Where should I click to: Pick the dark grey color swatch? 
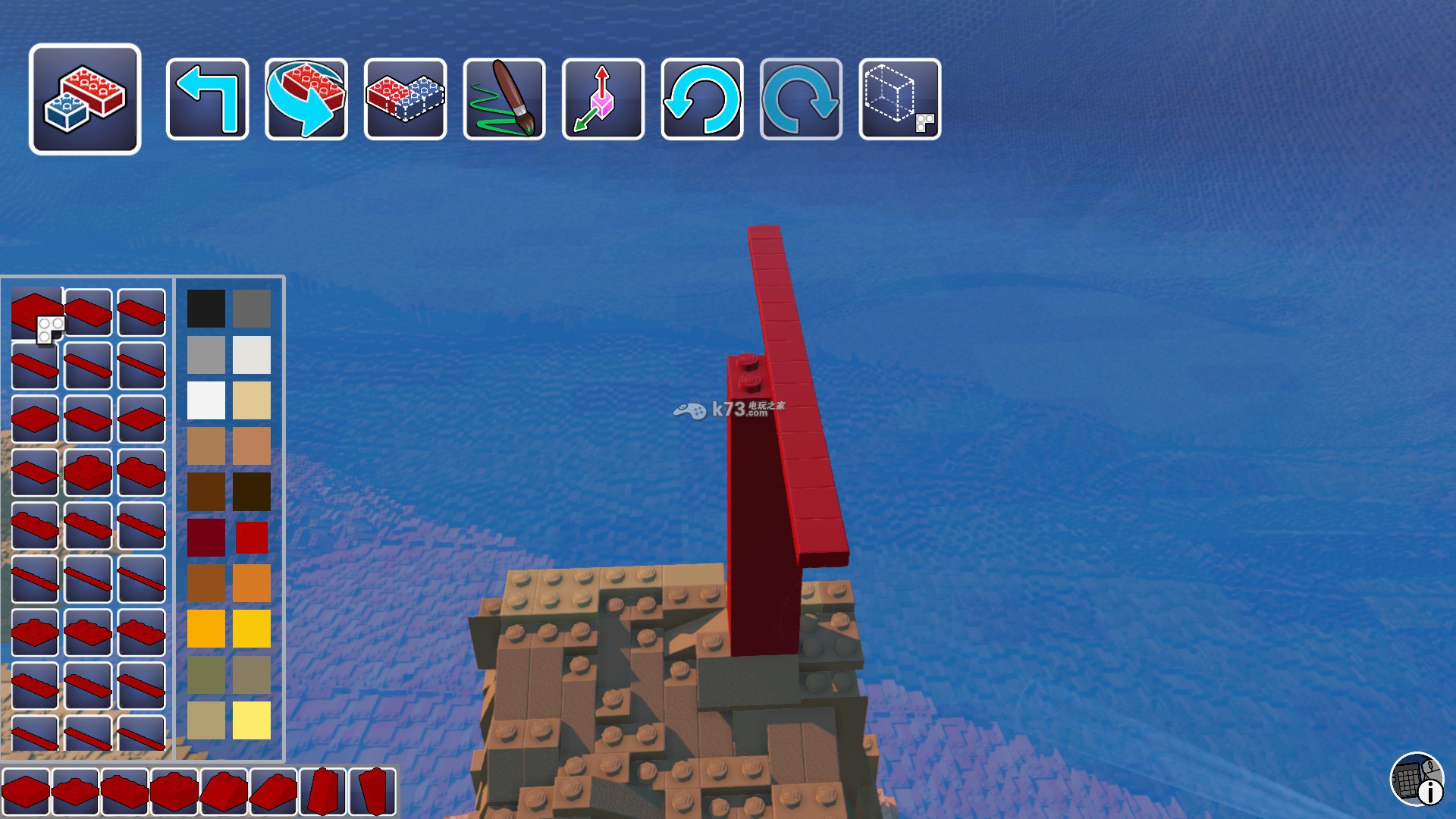252,309
